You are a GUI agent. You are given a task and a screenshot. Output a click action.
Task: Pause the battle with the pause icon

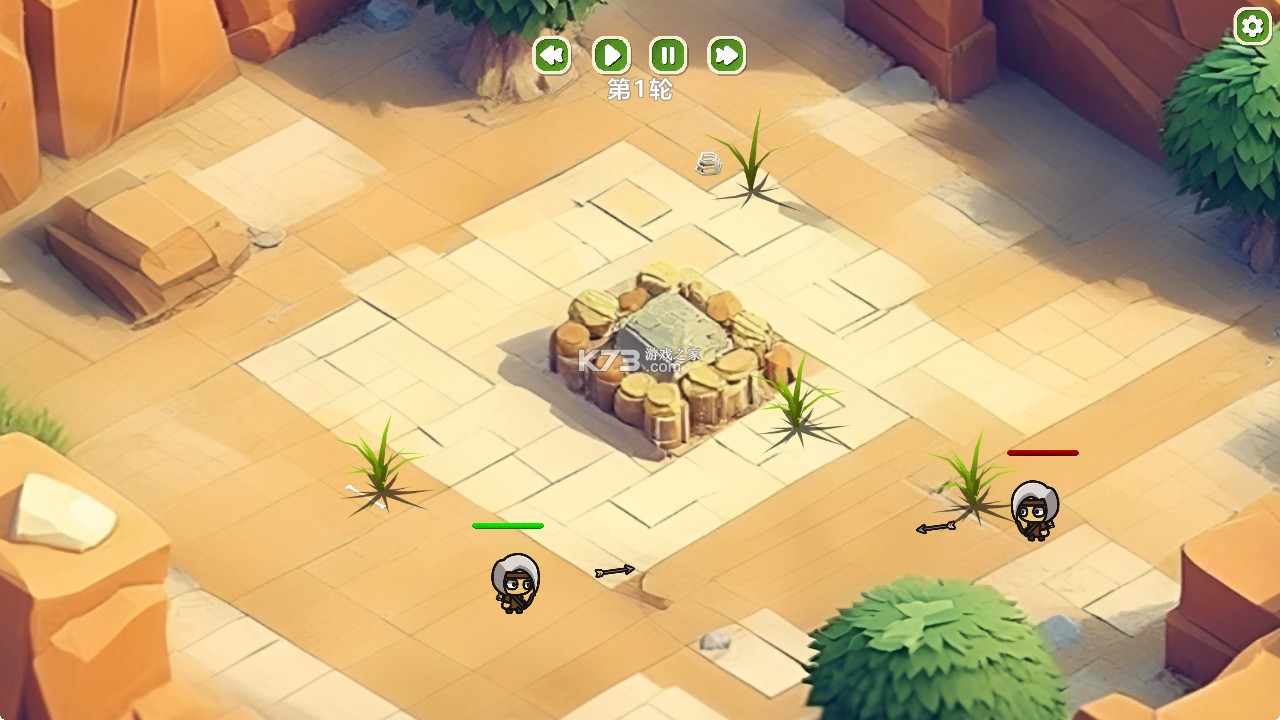(670, 56)
